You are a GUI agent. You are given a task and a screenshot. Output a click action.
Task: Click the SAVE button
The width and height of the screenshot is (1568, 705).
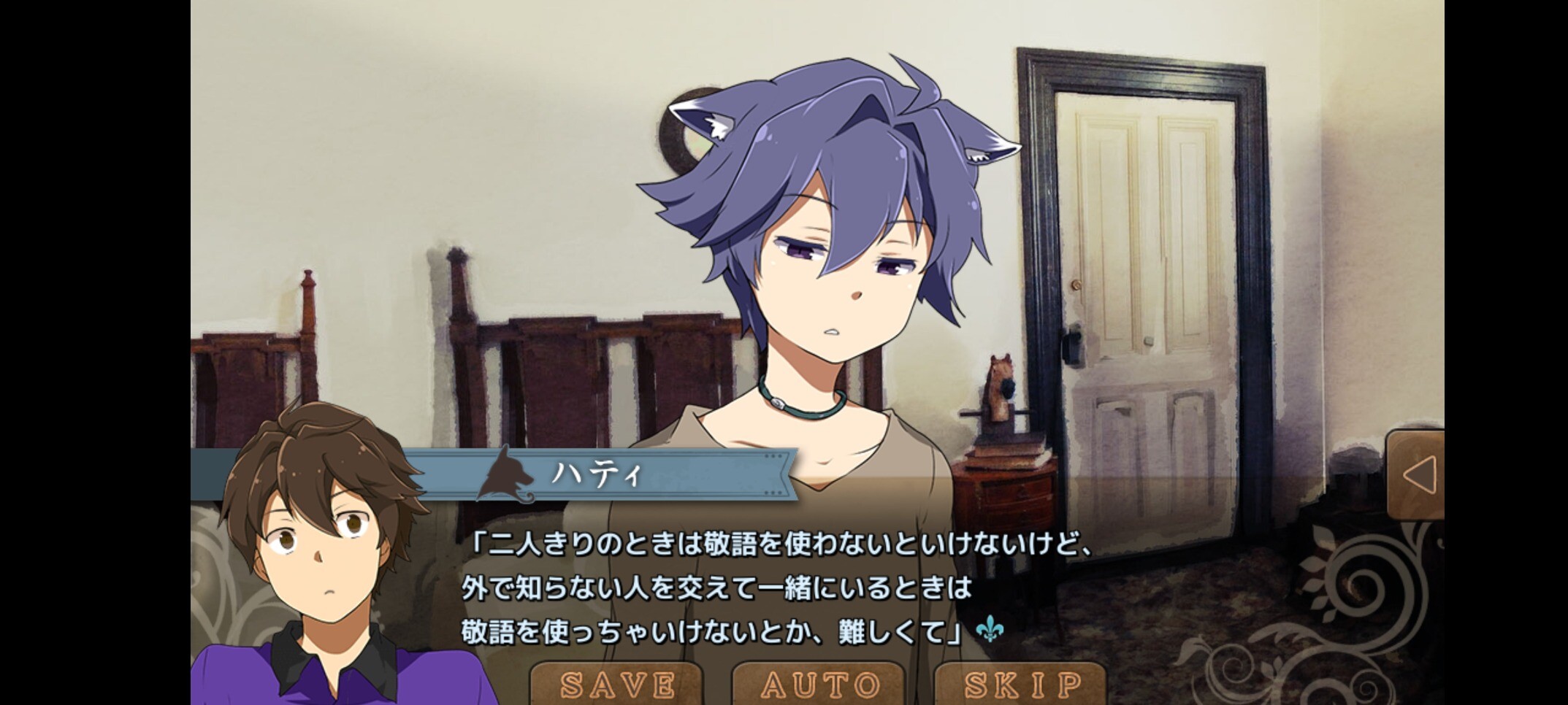point(616,684)
